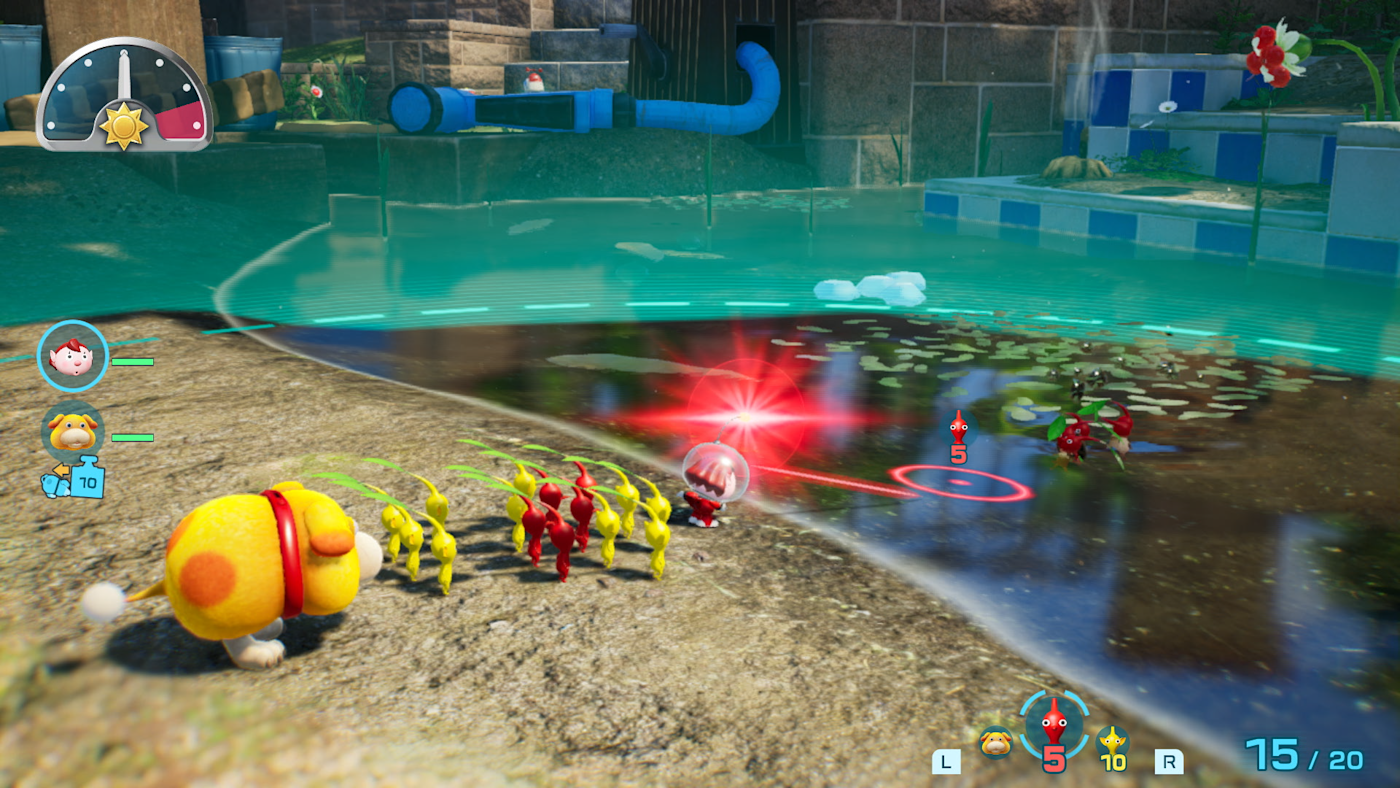The width and height of the screenshot is (1400, 788).
Task: Select the Oatchi dog portrait
Action: click(73, 432)
